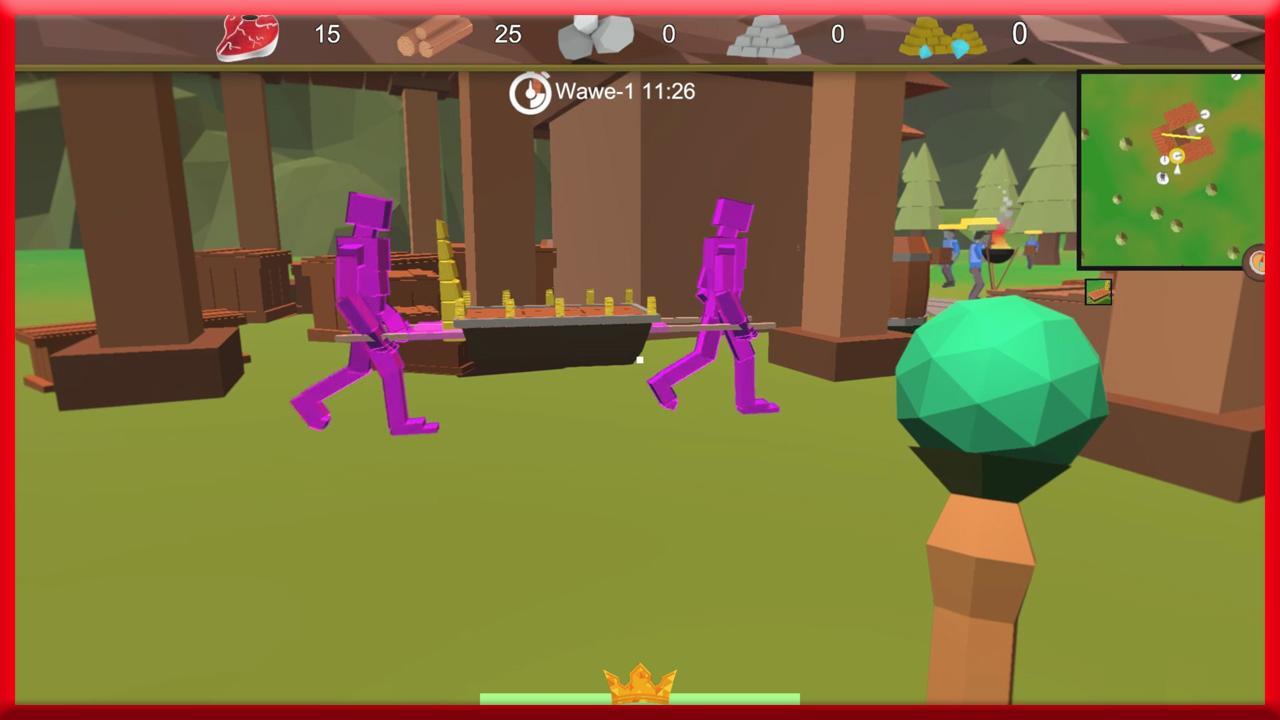This screenshot has width=1280, height=720.
Task: Click the meat resource icon
Action: click(x=247, y=36)
